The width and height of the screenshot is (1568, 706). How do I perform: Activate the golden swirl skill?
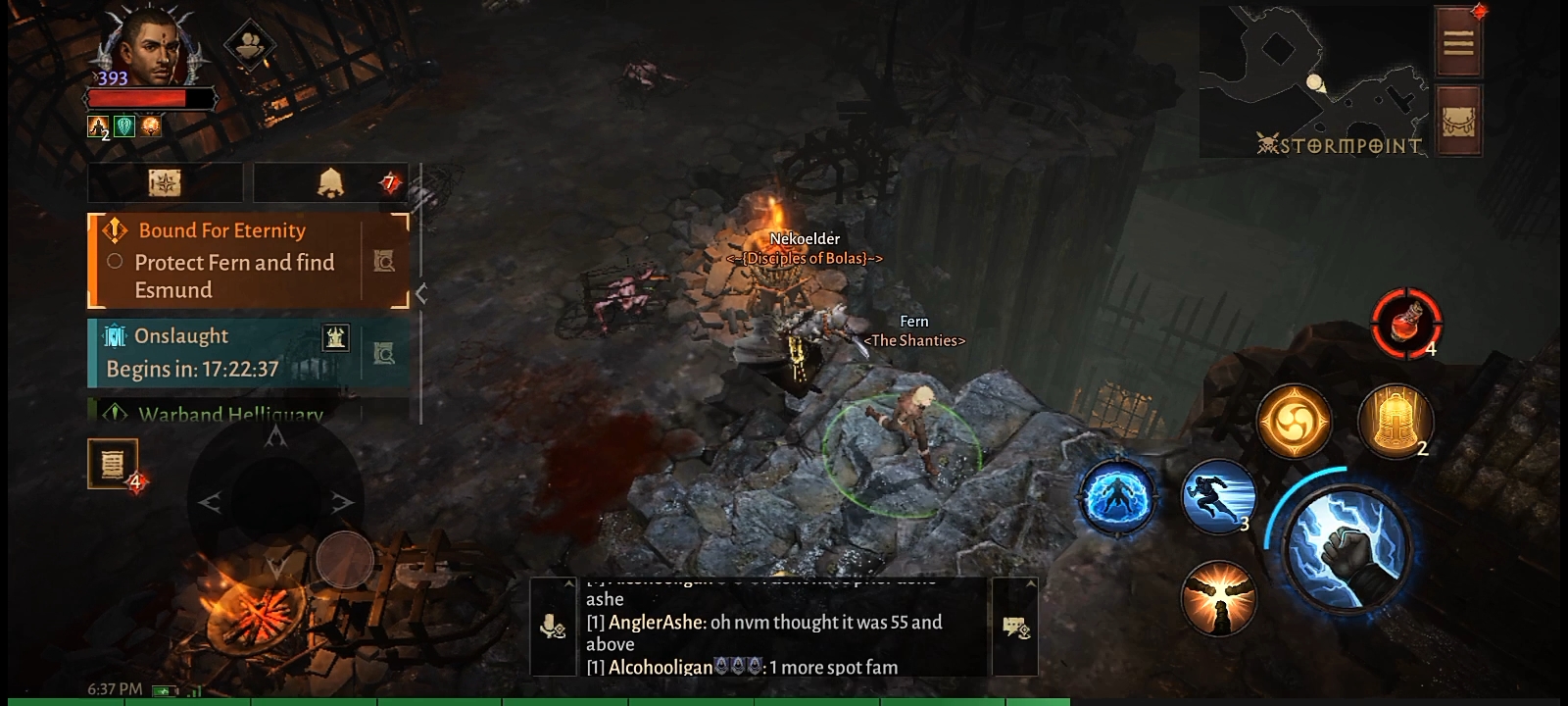pyautogui.click(x=1294, y=423)
